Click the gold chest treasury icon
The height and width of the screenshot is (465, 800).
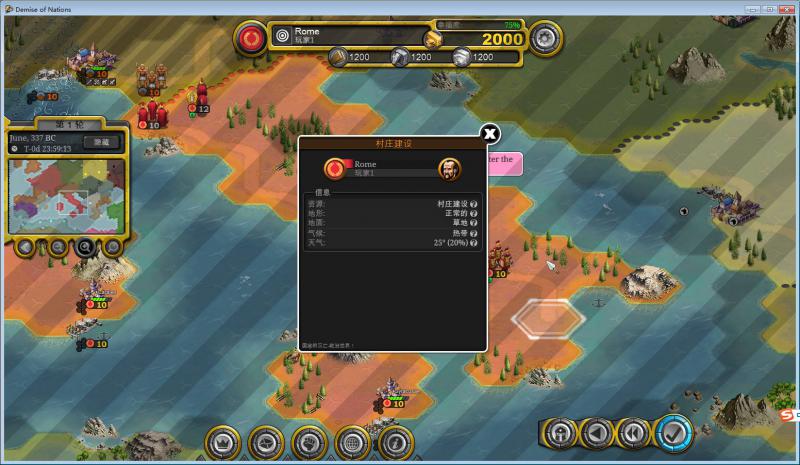[432, 38]
